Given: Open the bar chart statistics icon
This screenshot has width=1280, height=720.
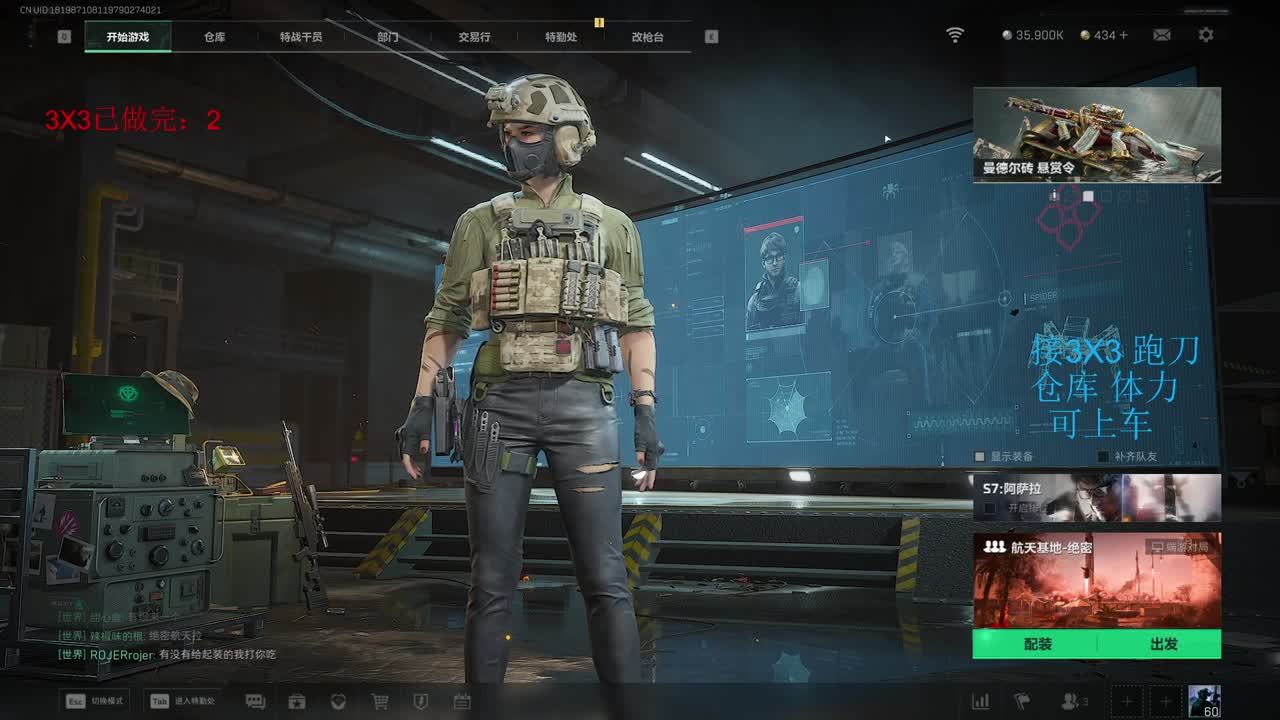Looking at the screenshot, I should [981, 701].
